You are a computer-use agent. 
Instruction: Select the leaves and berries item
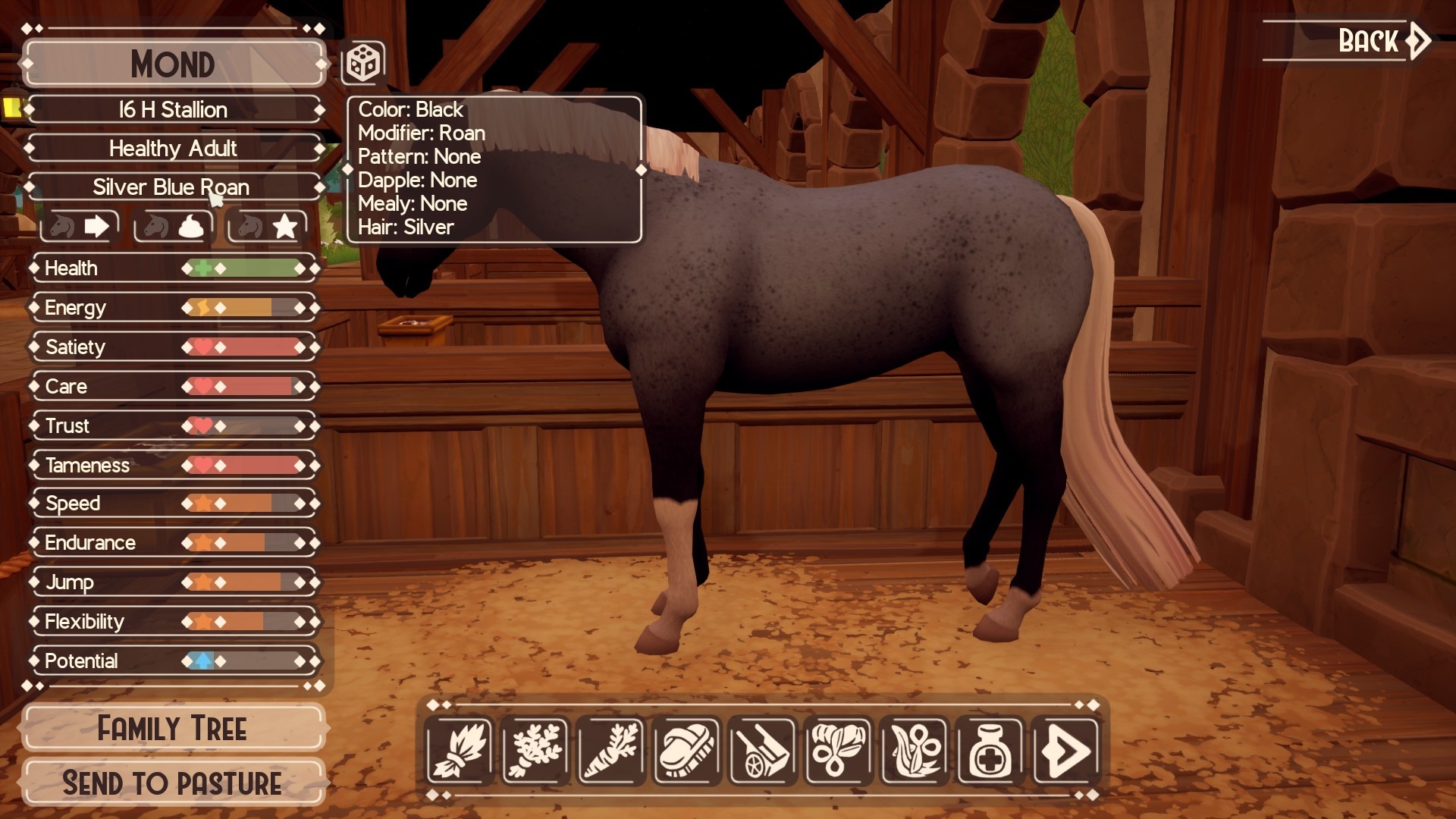(x=838, y=751)
